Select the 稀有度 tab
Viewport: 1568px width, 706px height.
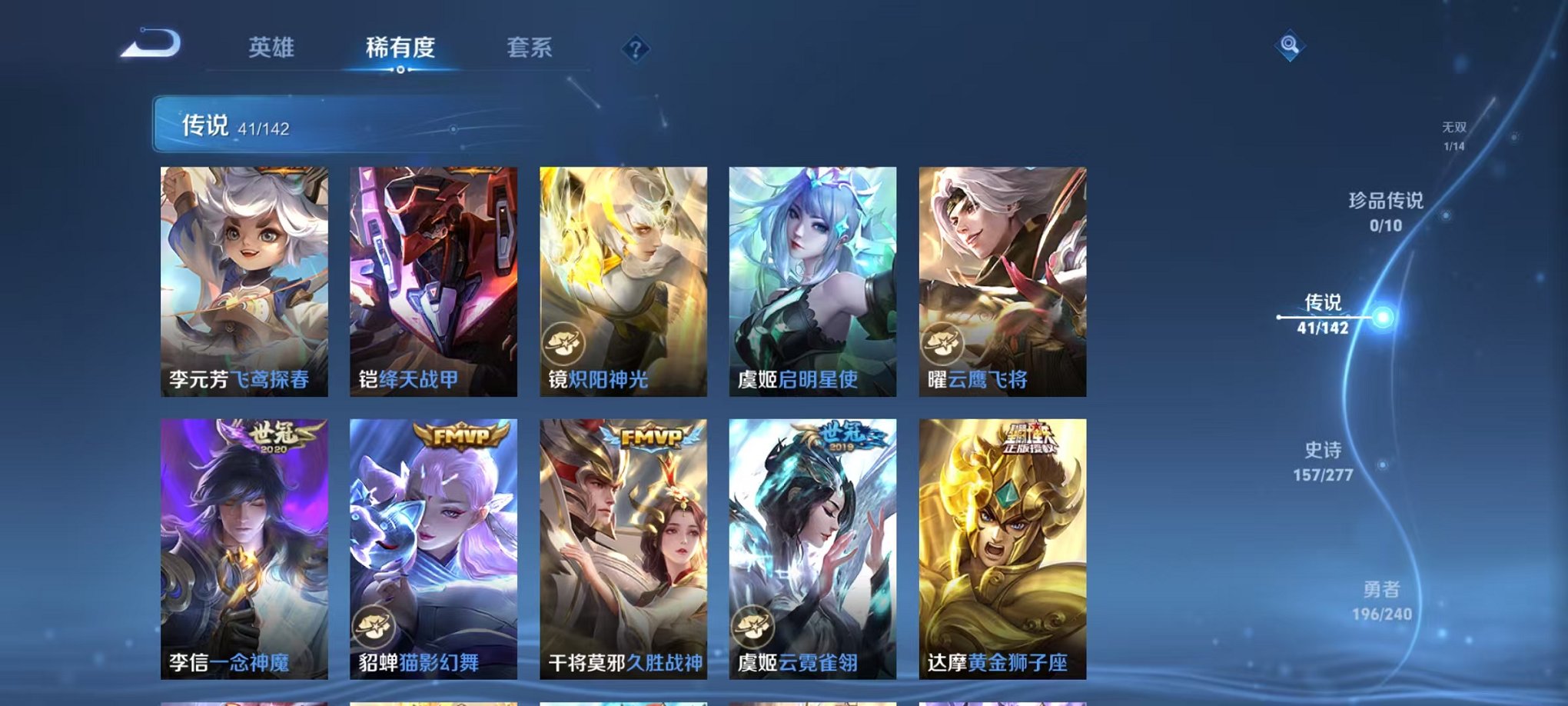pos(400,48)
